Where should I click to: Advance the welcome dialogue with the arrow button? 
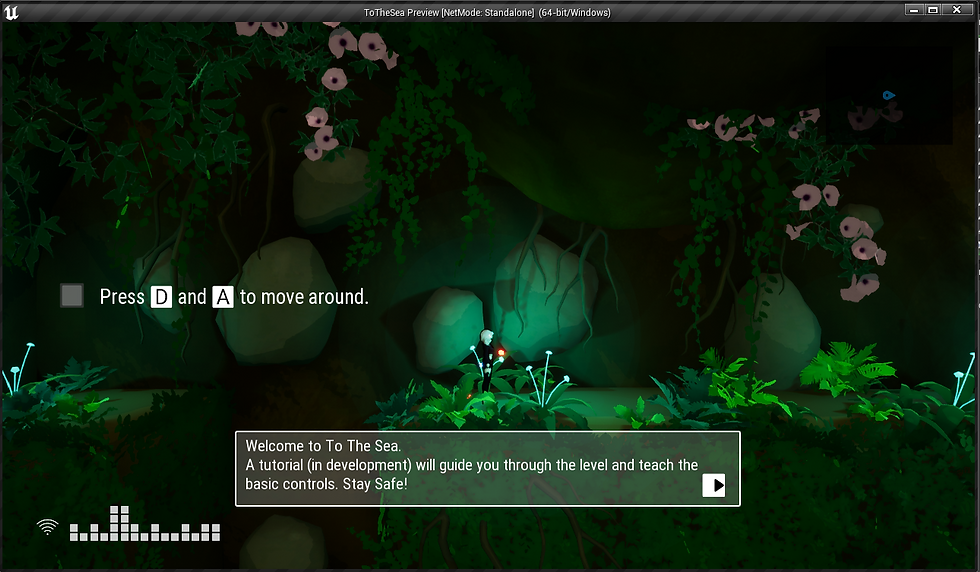tap(714, 485)
